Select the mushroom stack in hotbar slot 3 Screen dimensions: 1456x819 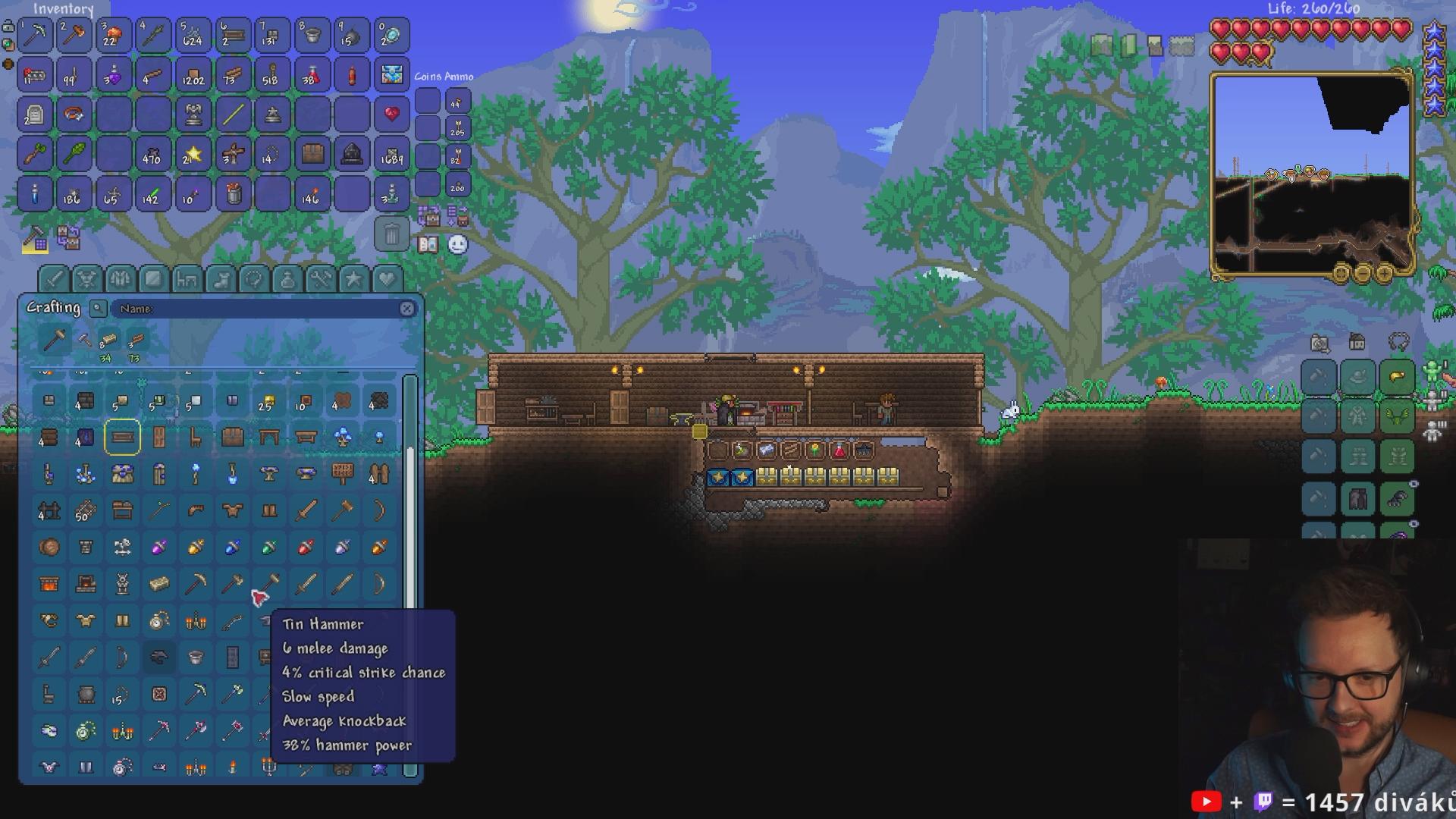(114, 35)
